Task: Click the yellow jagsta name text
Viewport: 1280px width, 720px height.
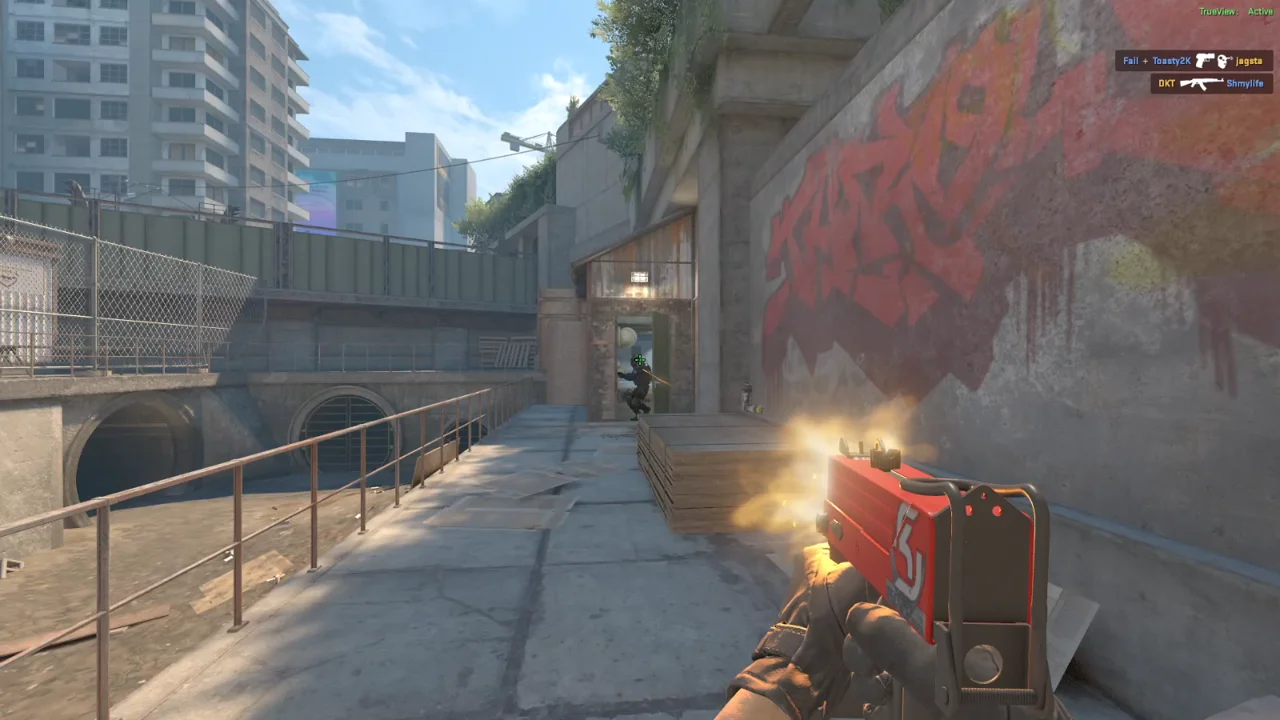Action: click(x=1249, y=61)
